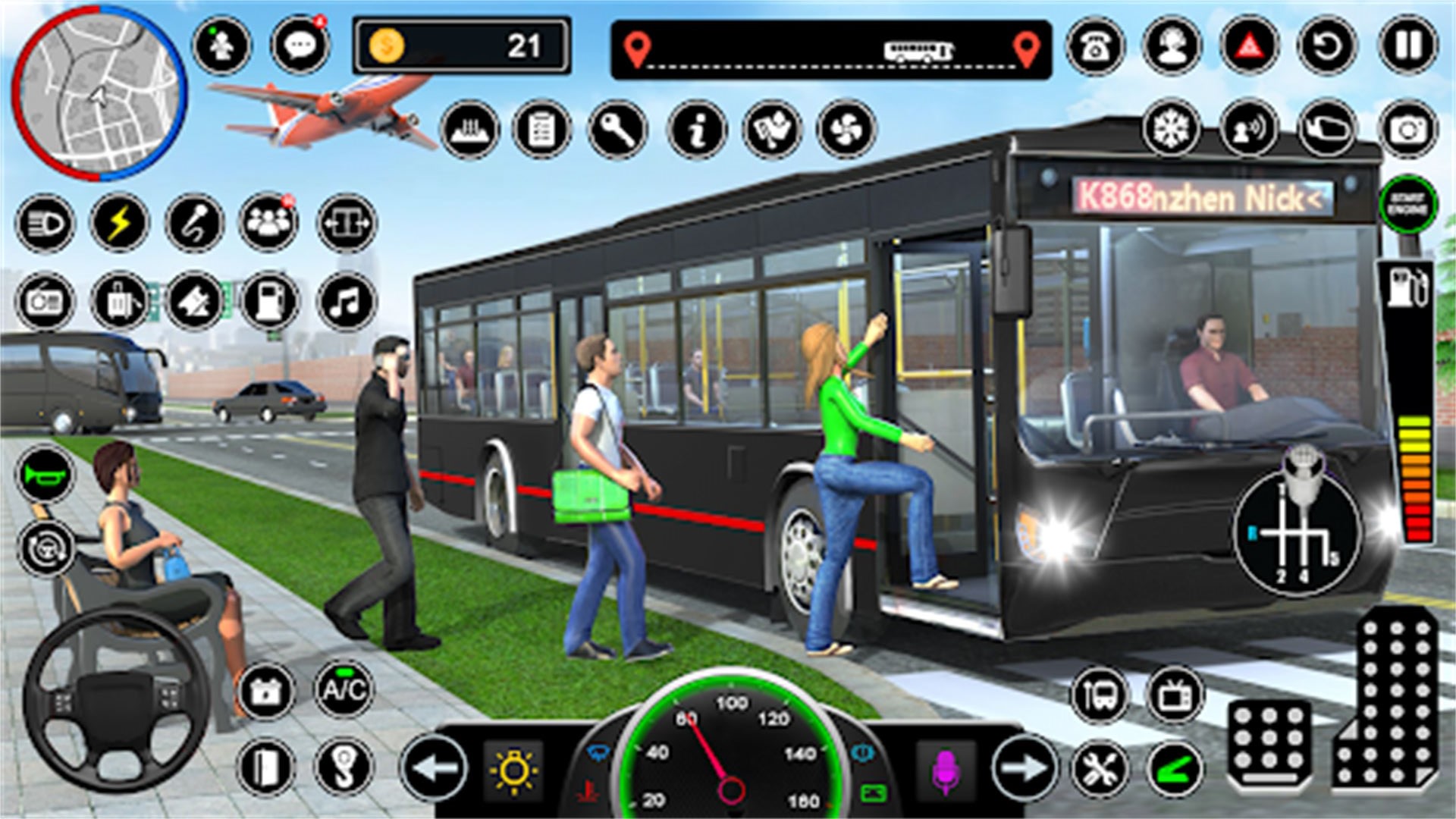This screenshot has width=1456, height=819.
Task: Open the circular city minimap
Action: [x=99, y=93]
